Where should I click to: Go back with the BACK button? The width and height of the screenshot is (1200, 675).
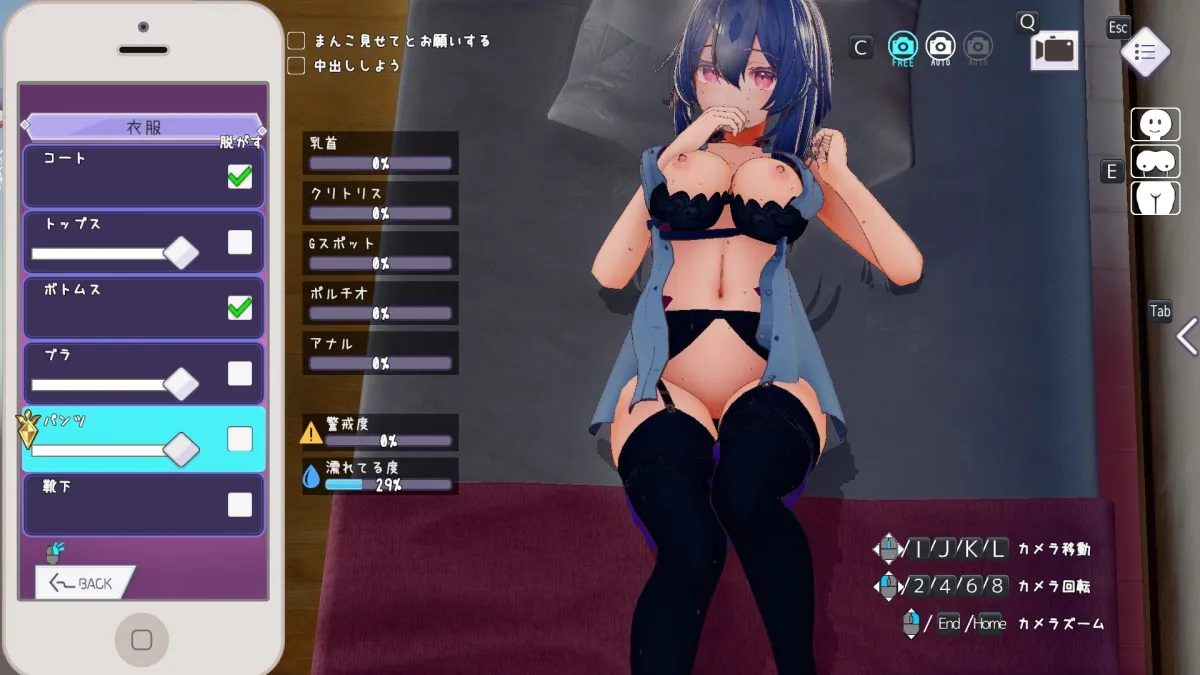[x=84, y=583]
